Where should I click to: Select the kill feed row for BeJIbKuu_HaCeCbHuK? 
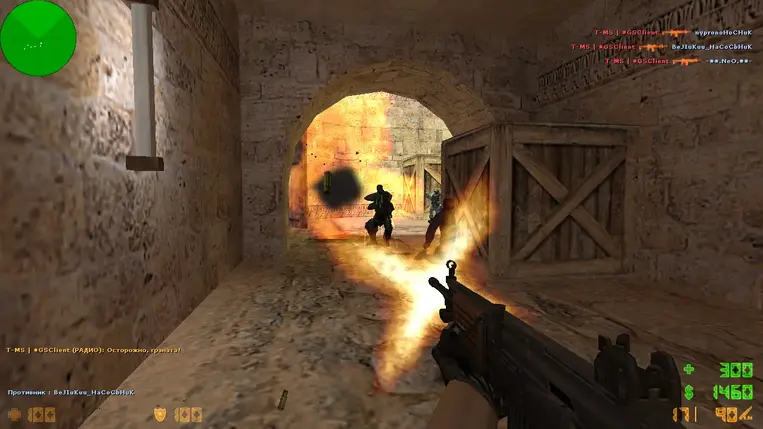click(x=663, y=47)
